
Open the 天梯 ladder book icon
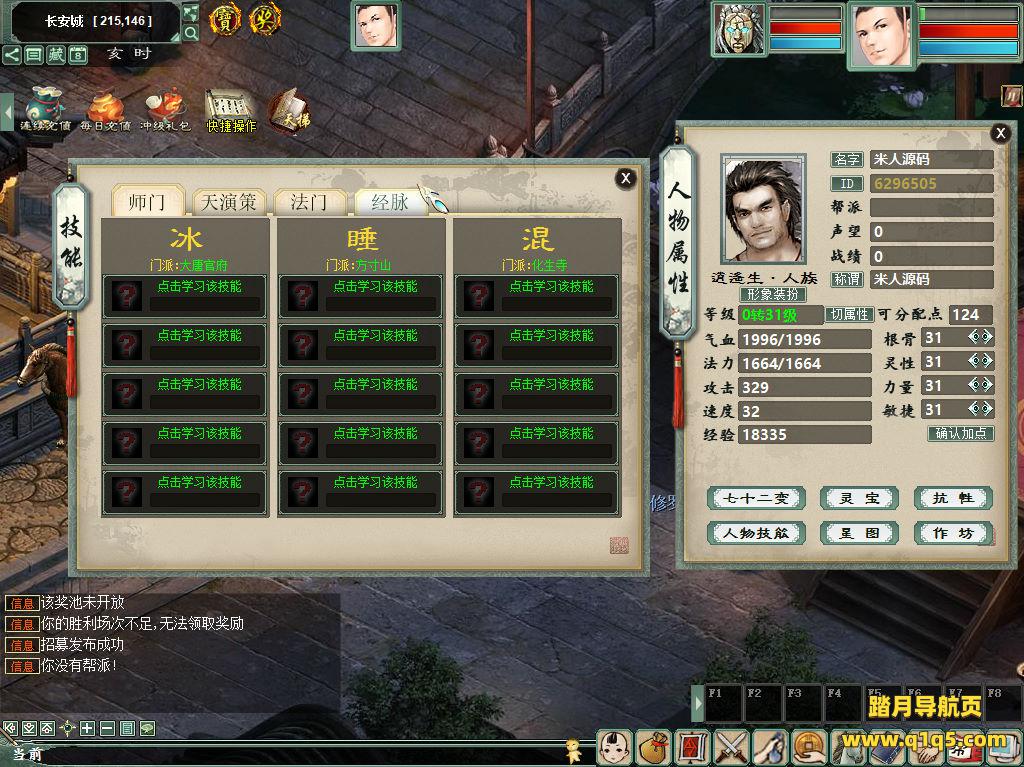pyautogui.click(x=290, y=111)
